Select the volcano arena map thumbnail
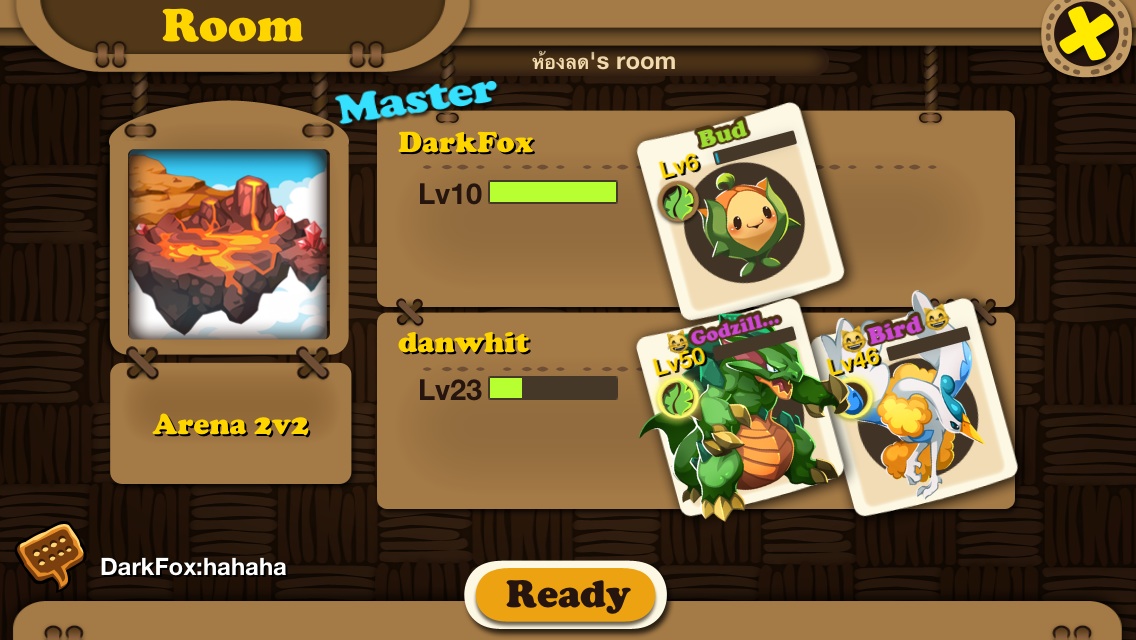This screenshot has width=1136, height=640. pos(229,243)
